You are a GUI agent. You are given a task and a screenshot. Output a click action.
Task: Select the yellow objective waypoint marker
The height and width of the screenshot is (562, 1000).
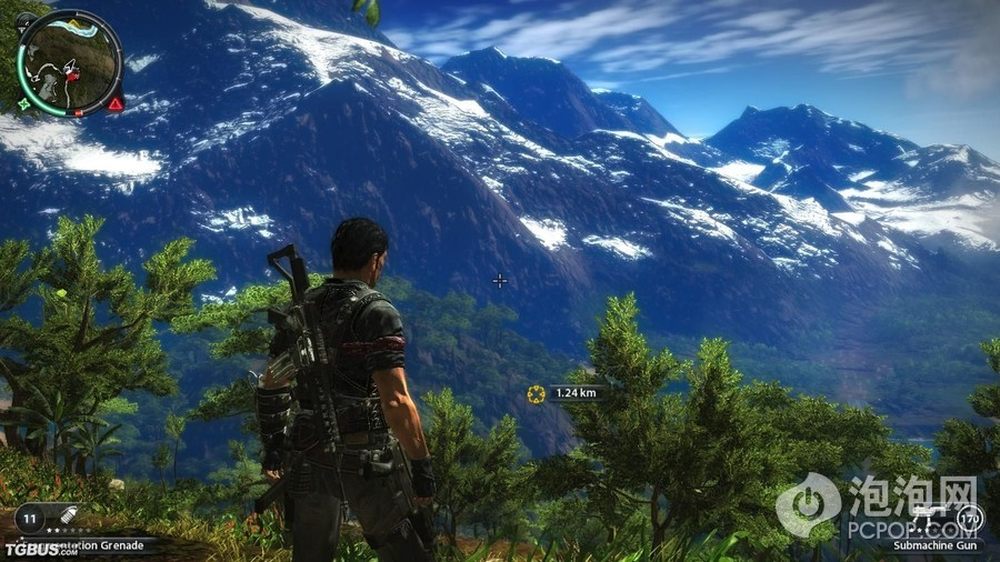[536, 394]
